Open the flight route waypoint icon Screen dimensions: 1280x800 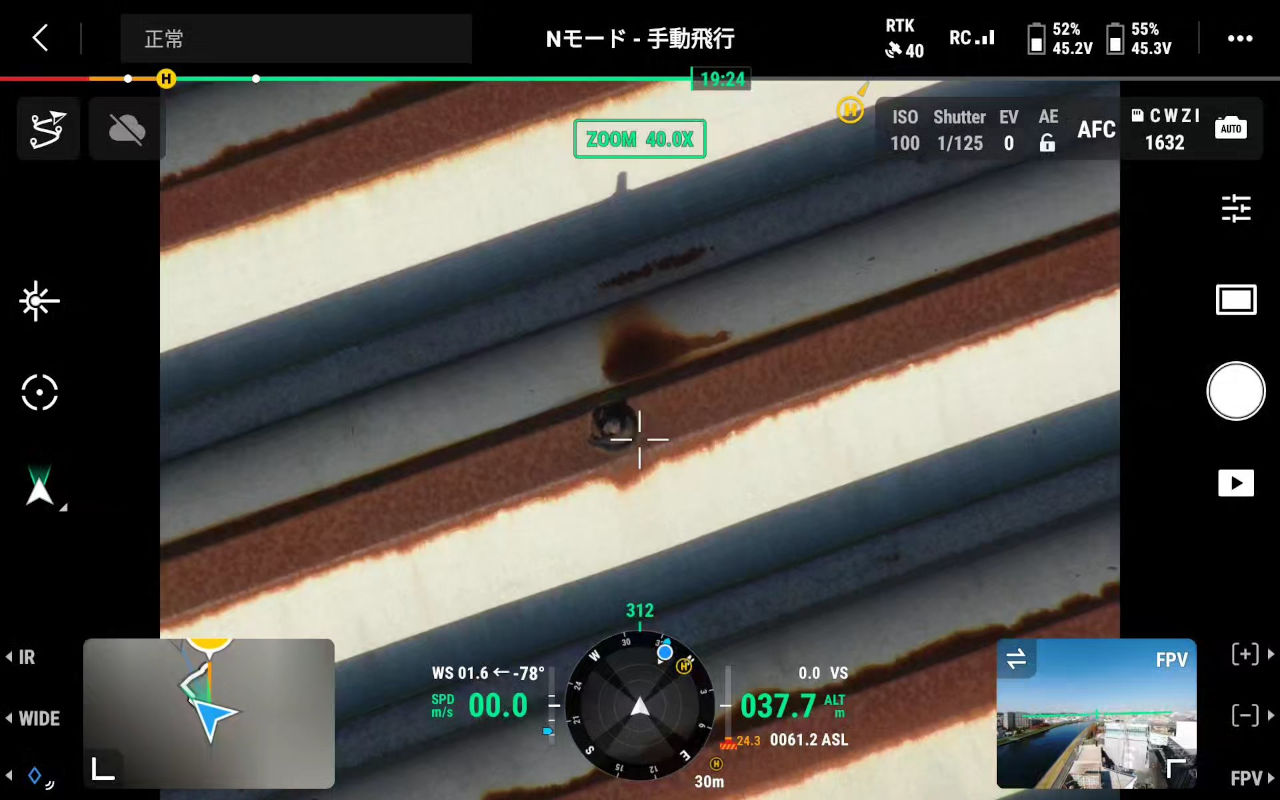48,130
